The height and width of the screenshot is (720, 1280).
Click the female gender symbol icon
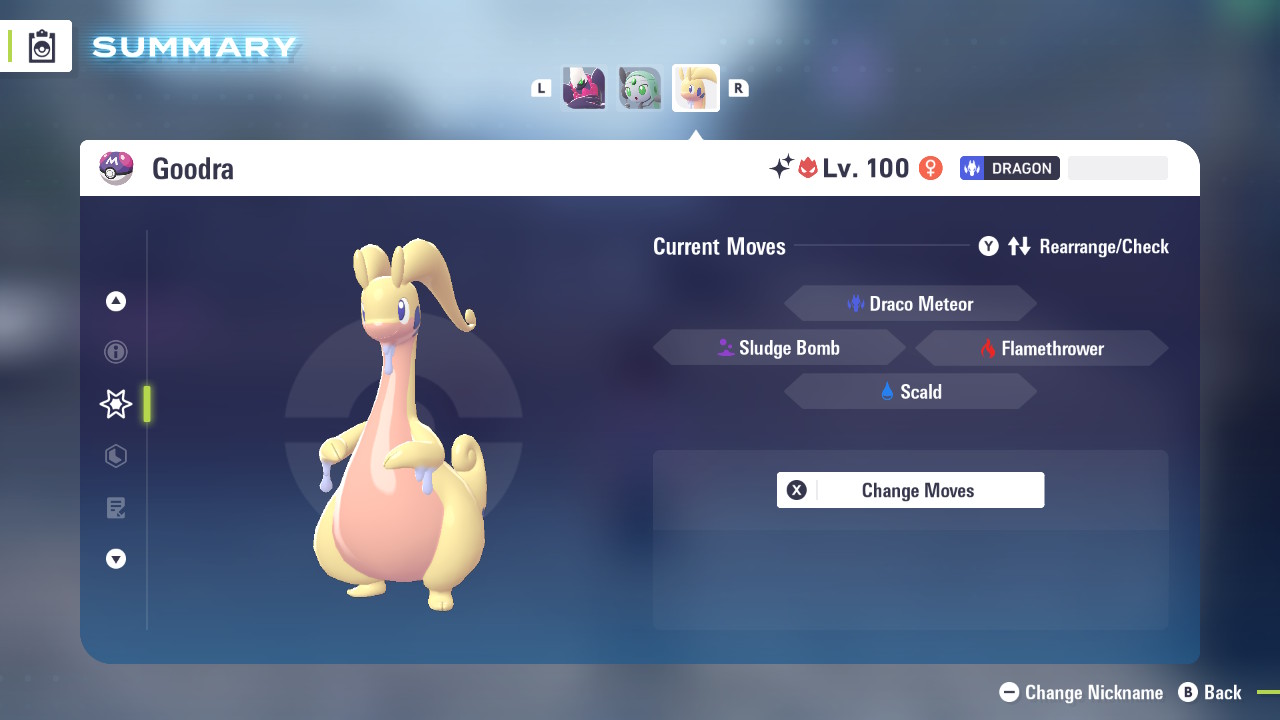click(x=930, y=168)
